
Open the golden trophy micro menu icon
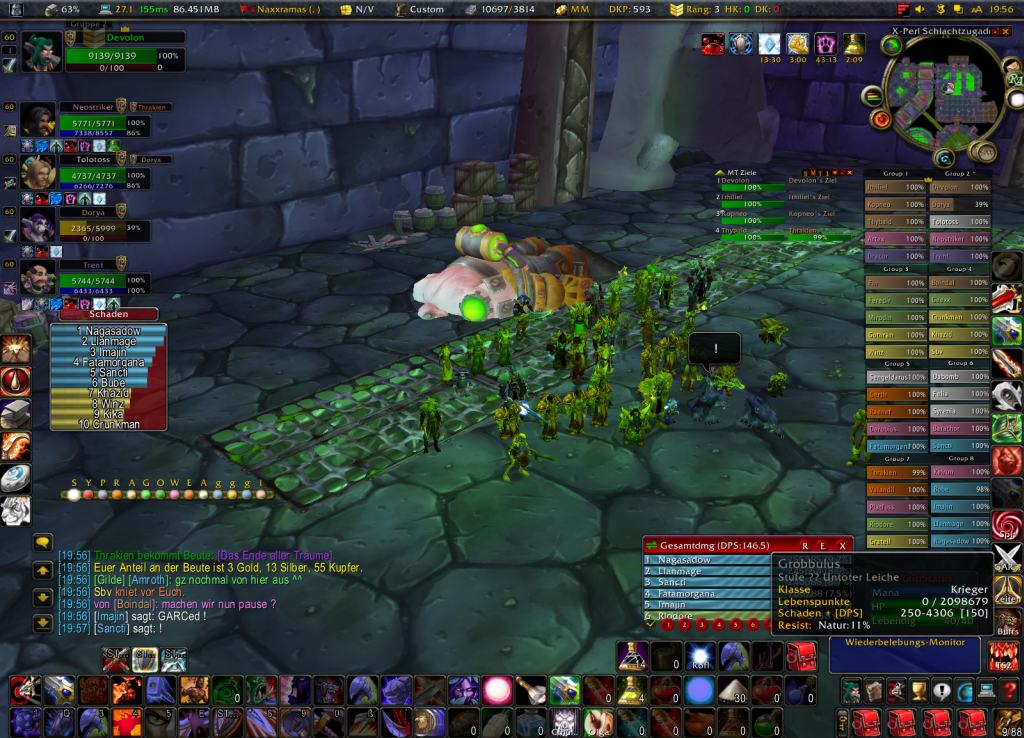pyautogui.click(x=917, y=690)
